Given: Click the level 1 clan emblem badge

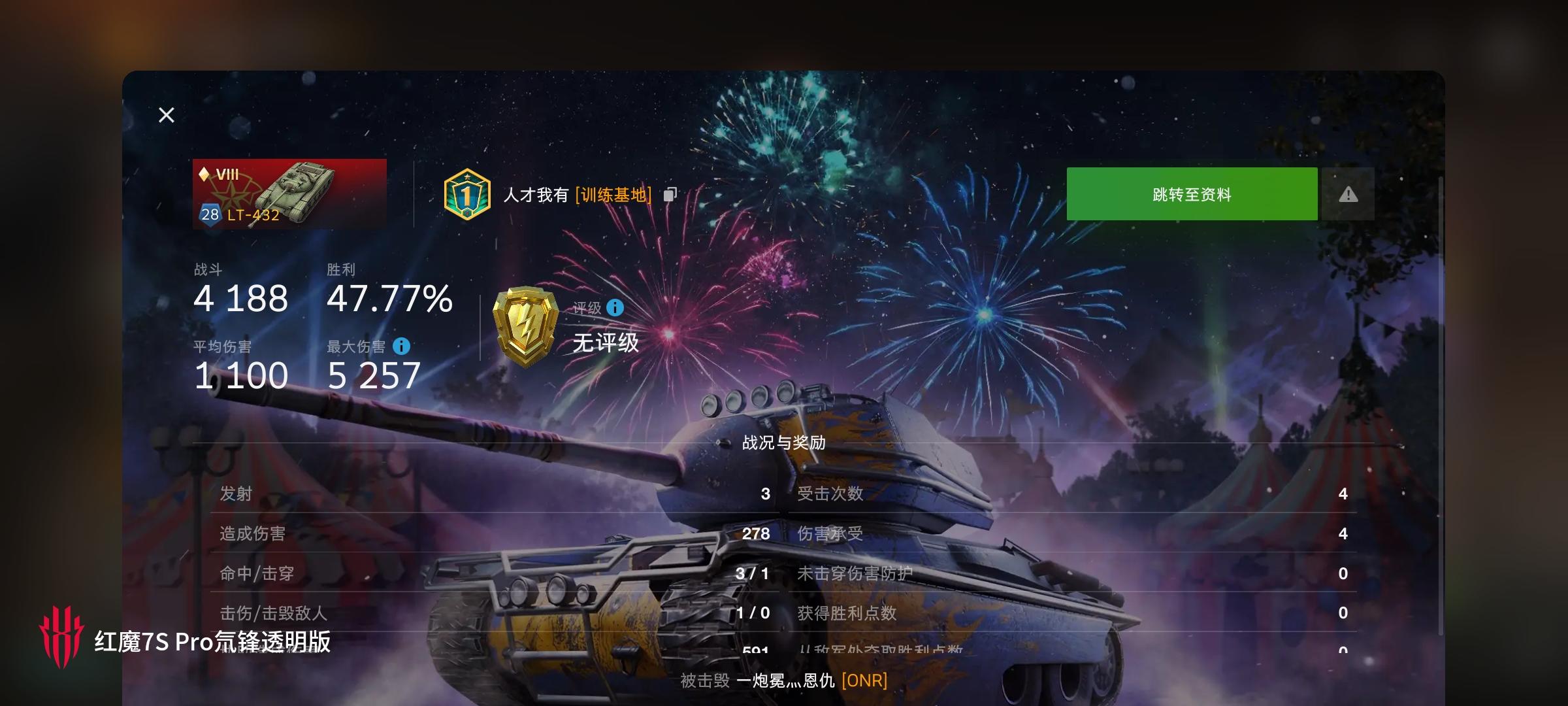Looking at the screenshot, I should tap(465, 194).
